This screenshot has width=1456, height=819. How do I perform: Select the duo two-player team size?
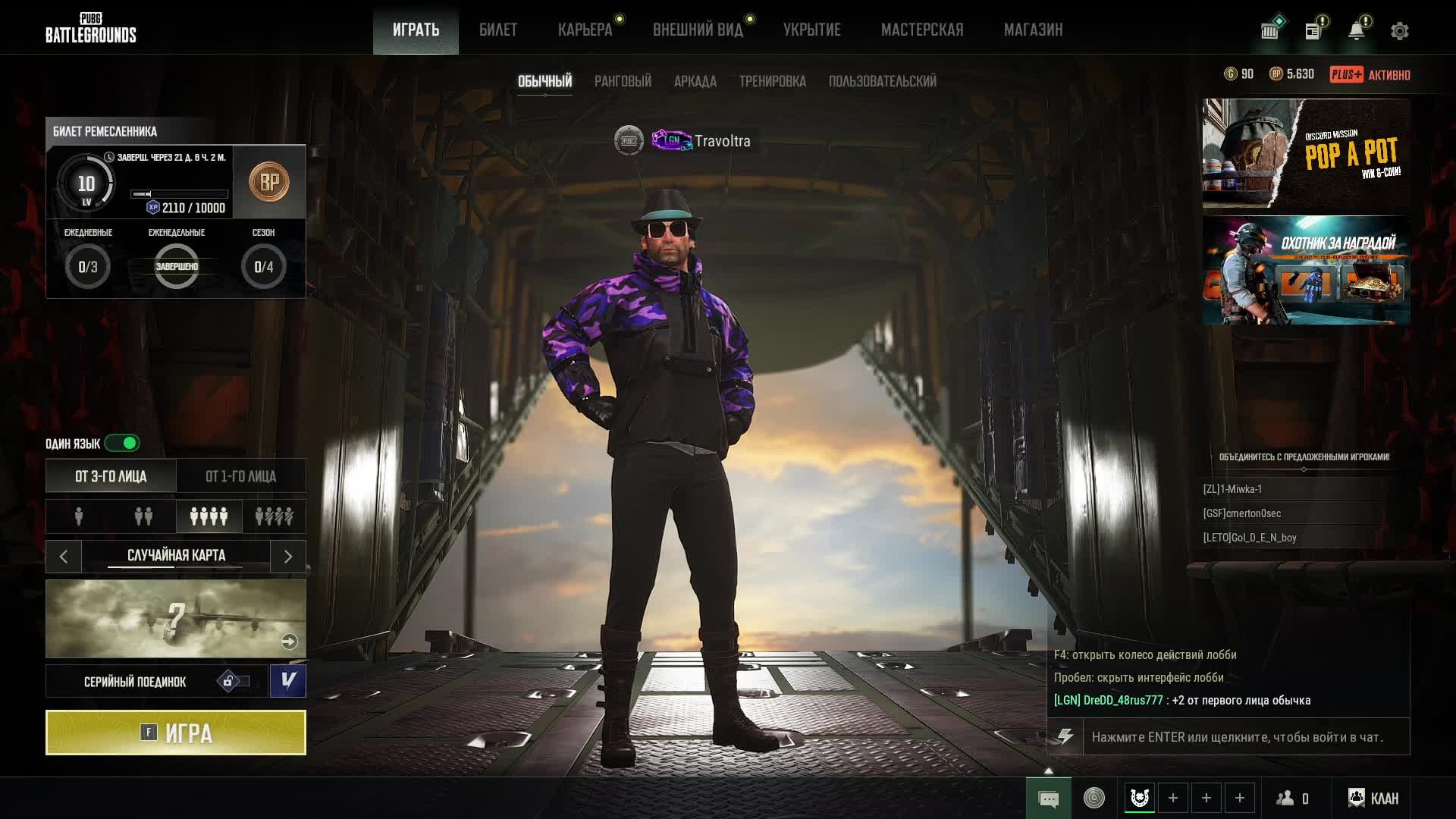143,516
